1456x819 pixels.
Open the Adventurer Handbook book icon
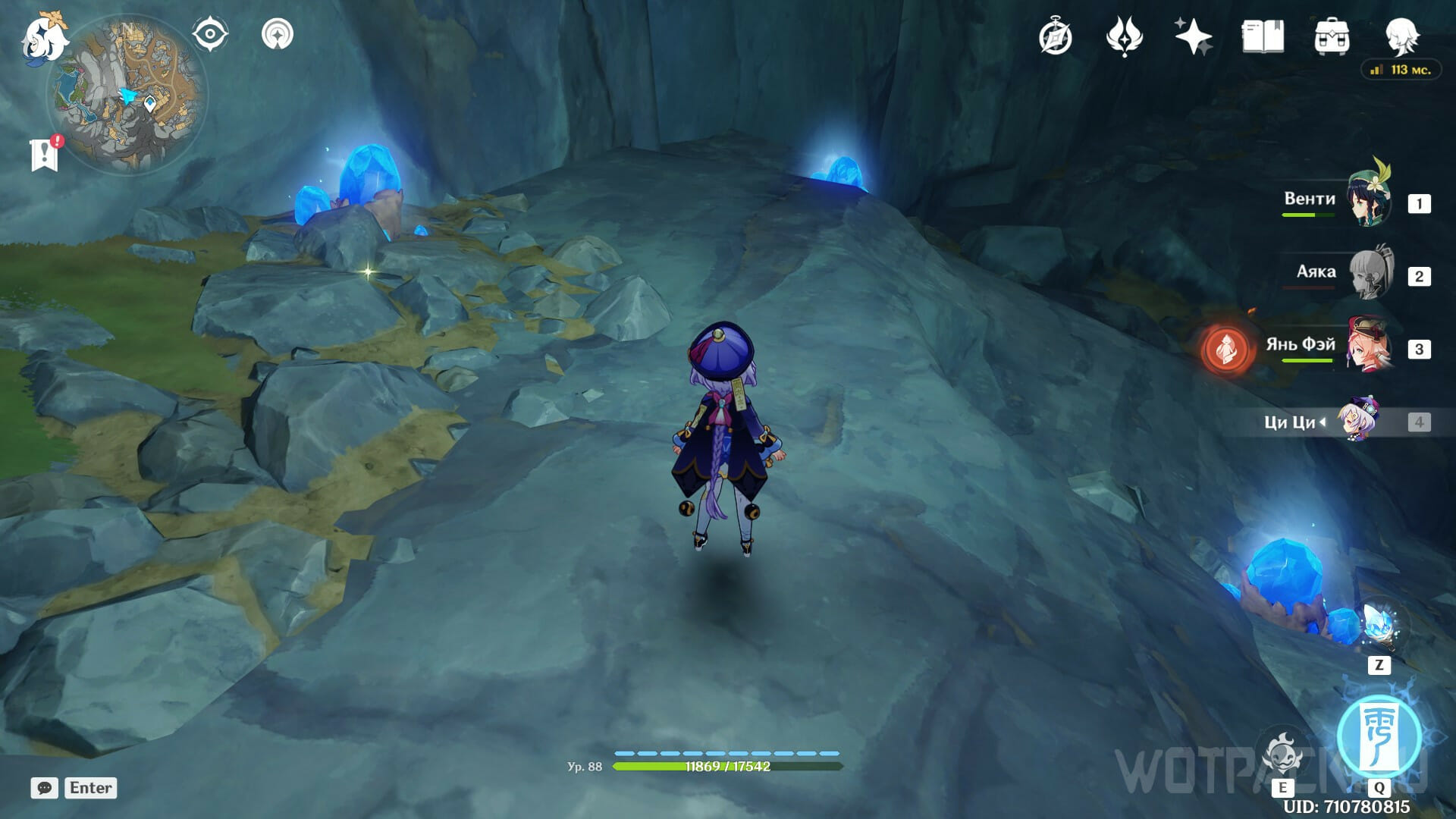(x=1263, y=36)
